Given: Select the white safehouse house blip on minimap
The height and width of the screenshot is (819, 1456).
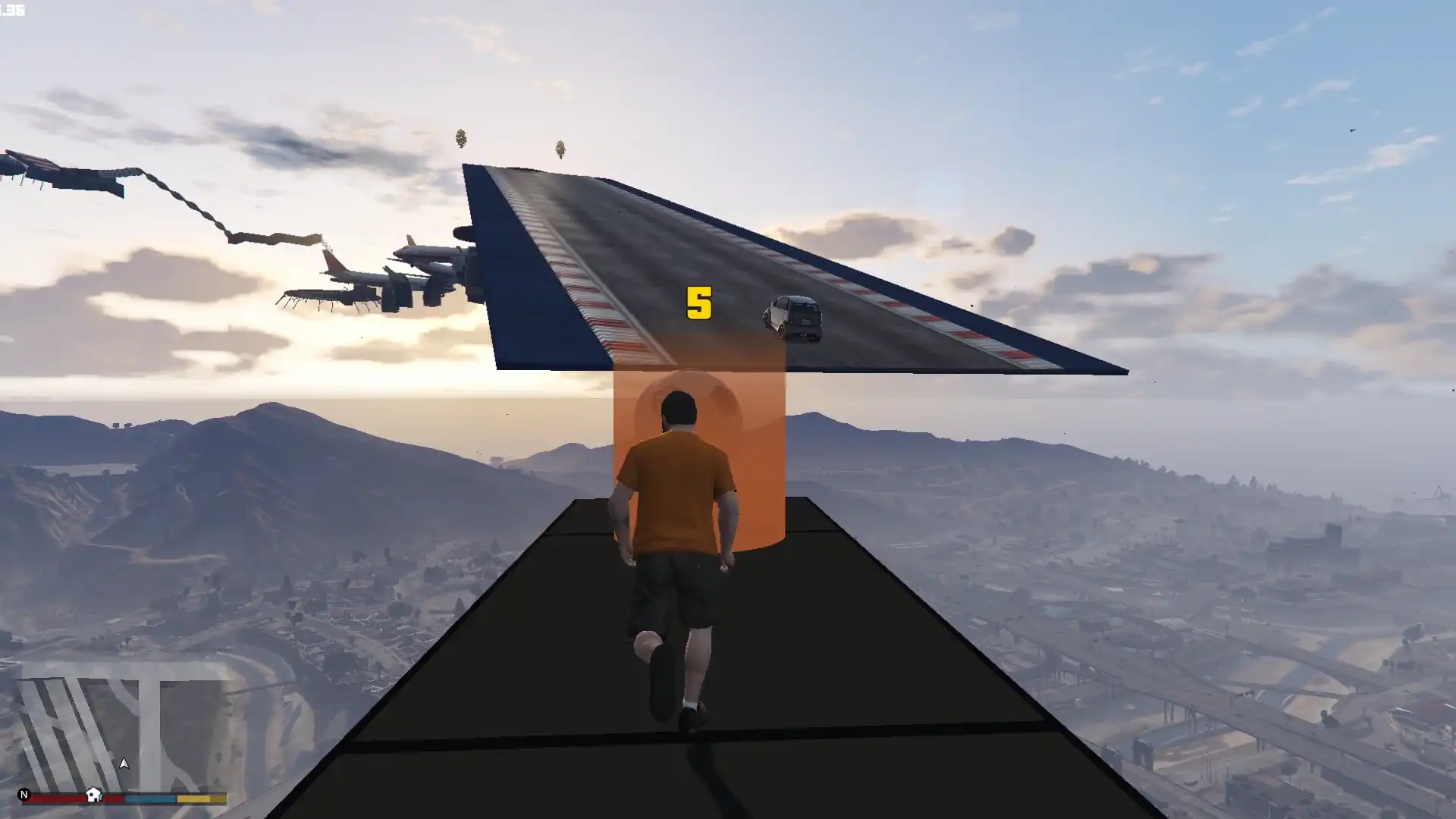Looking at the screenshot, I should point(93,795).
